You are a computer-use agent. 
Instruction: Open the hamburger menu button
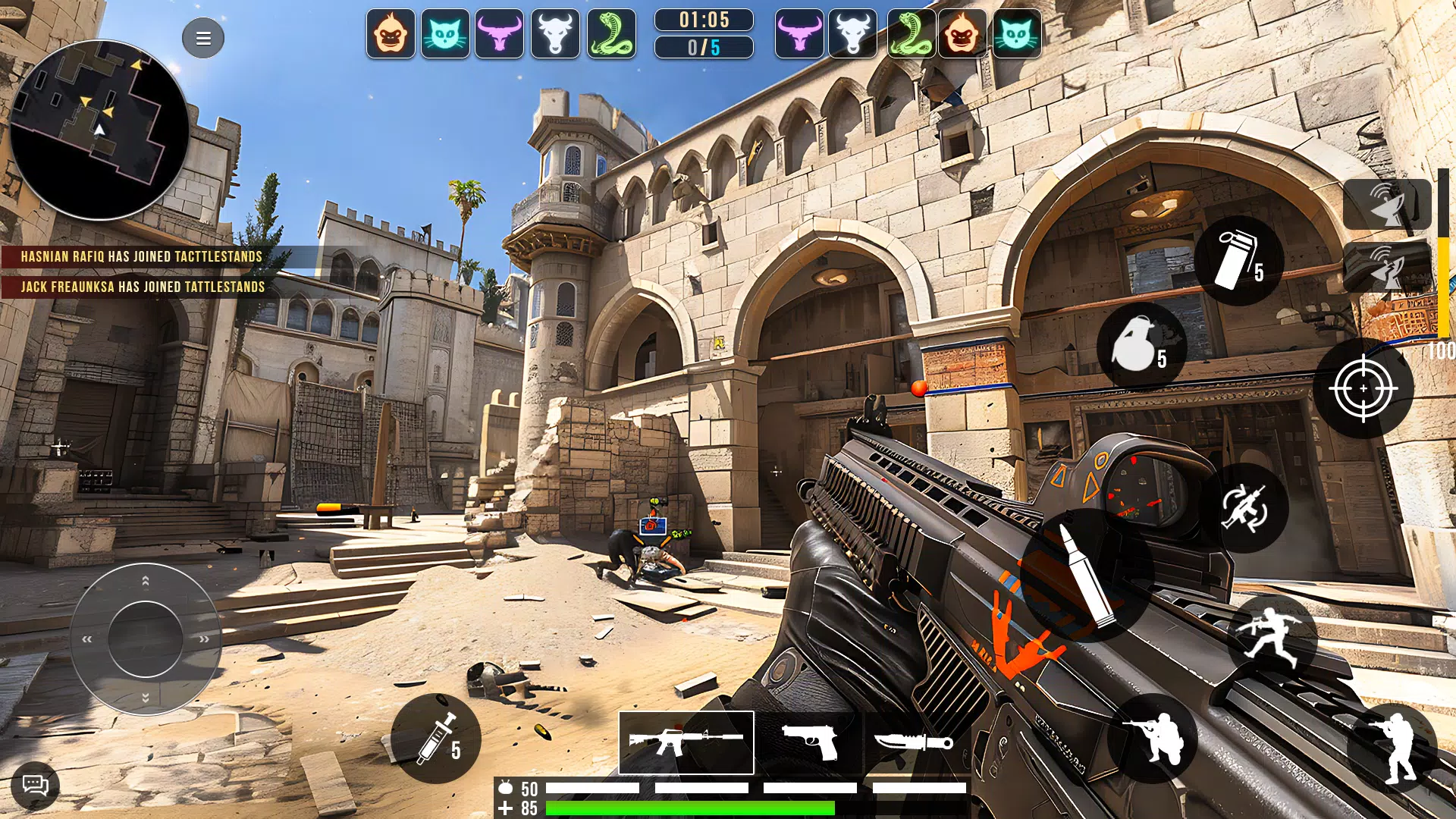(x=203, y=38)
